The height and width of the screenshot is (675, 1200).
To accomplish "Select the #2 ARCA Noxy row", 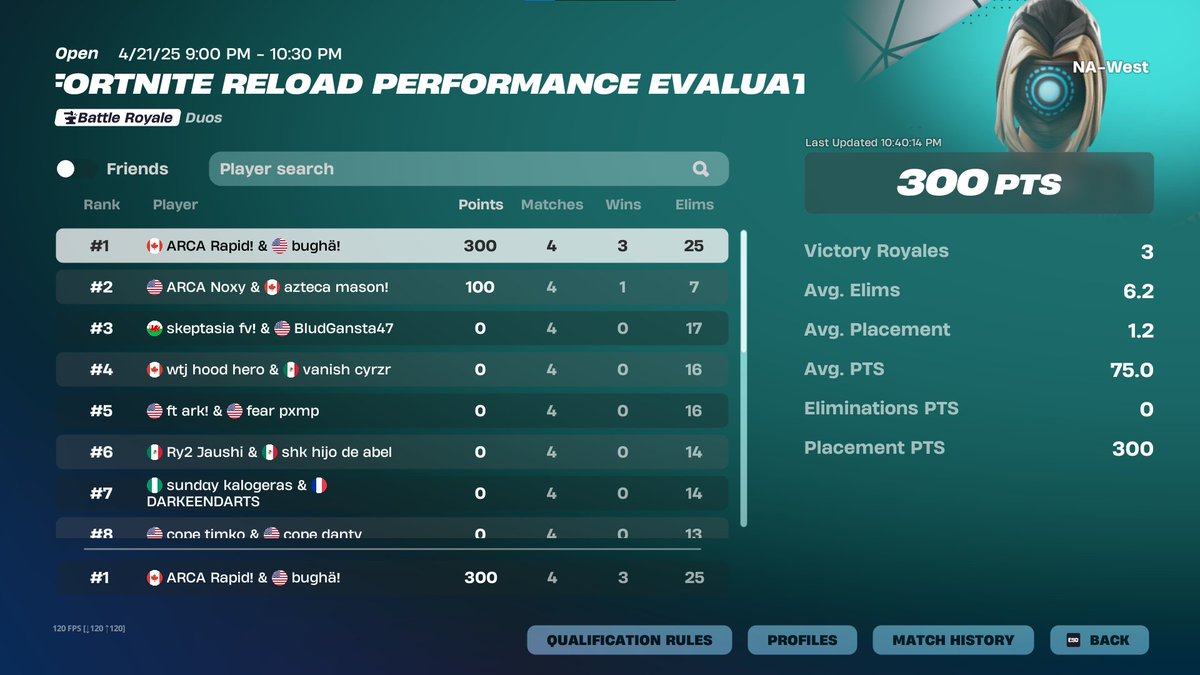I will (x=391, y=287).
